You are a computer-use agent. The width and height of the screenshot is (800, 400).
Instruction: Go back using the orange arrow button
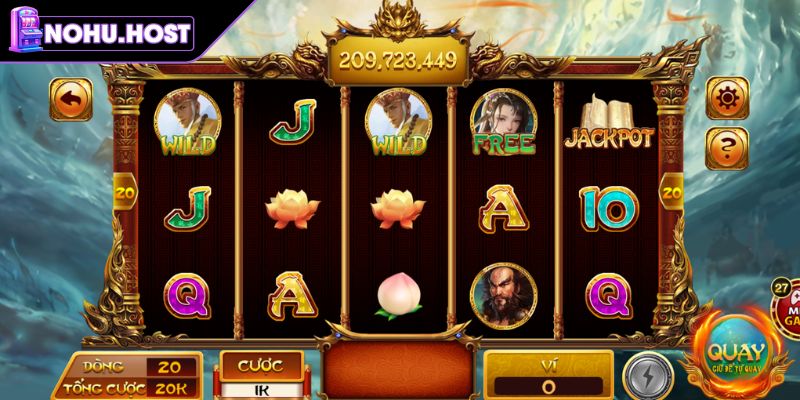(x=71, y=99)
